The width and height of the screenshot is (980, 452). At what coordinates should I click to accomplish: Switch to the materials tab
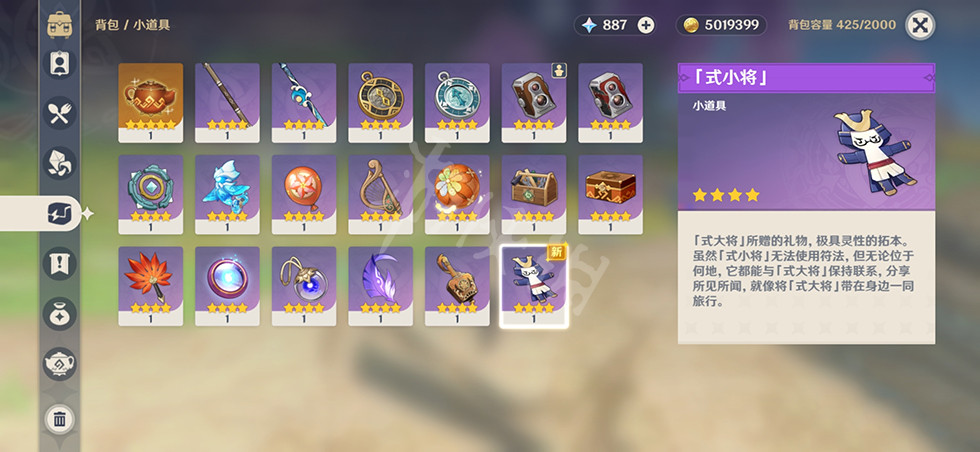(60, 162)
